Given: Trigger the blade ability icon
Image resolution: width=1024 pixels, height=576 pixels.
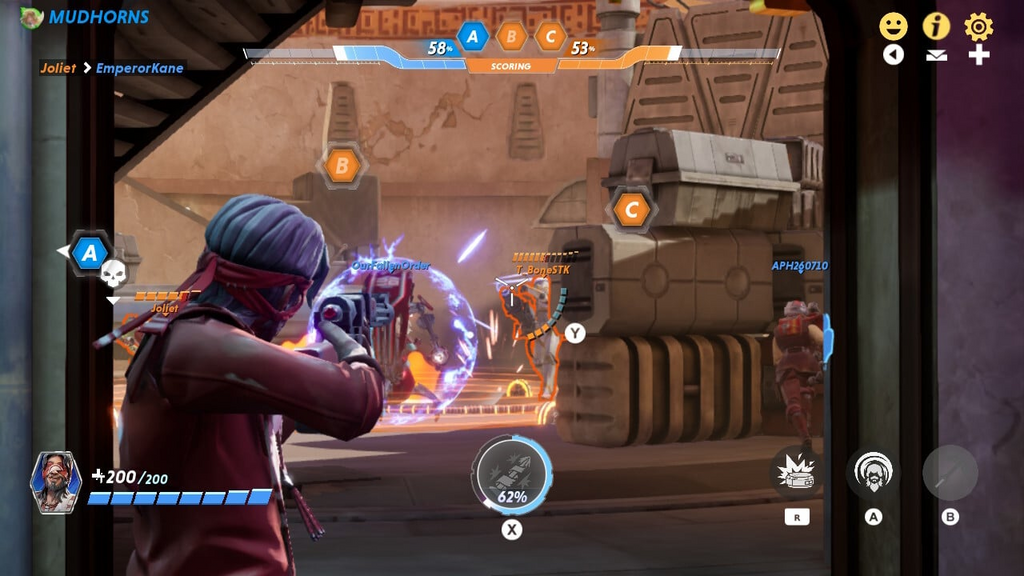Looking at the screenshot, I should coord(950,472).
